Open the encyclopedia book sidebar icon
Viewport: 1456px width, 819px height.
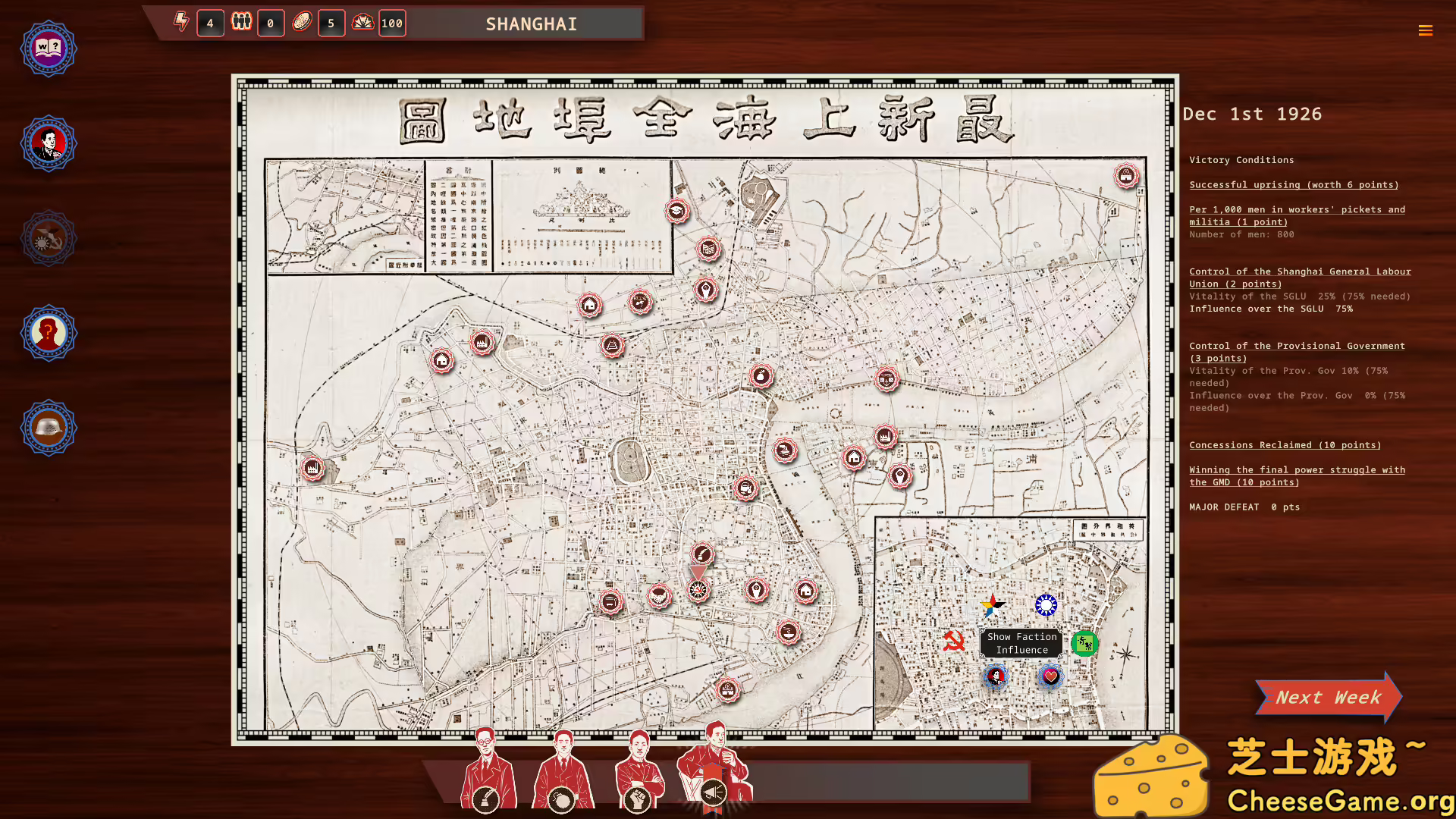pos(48,48)
